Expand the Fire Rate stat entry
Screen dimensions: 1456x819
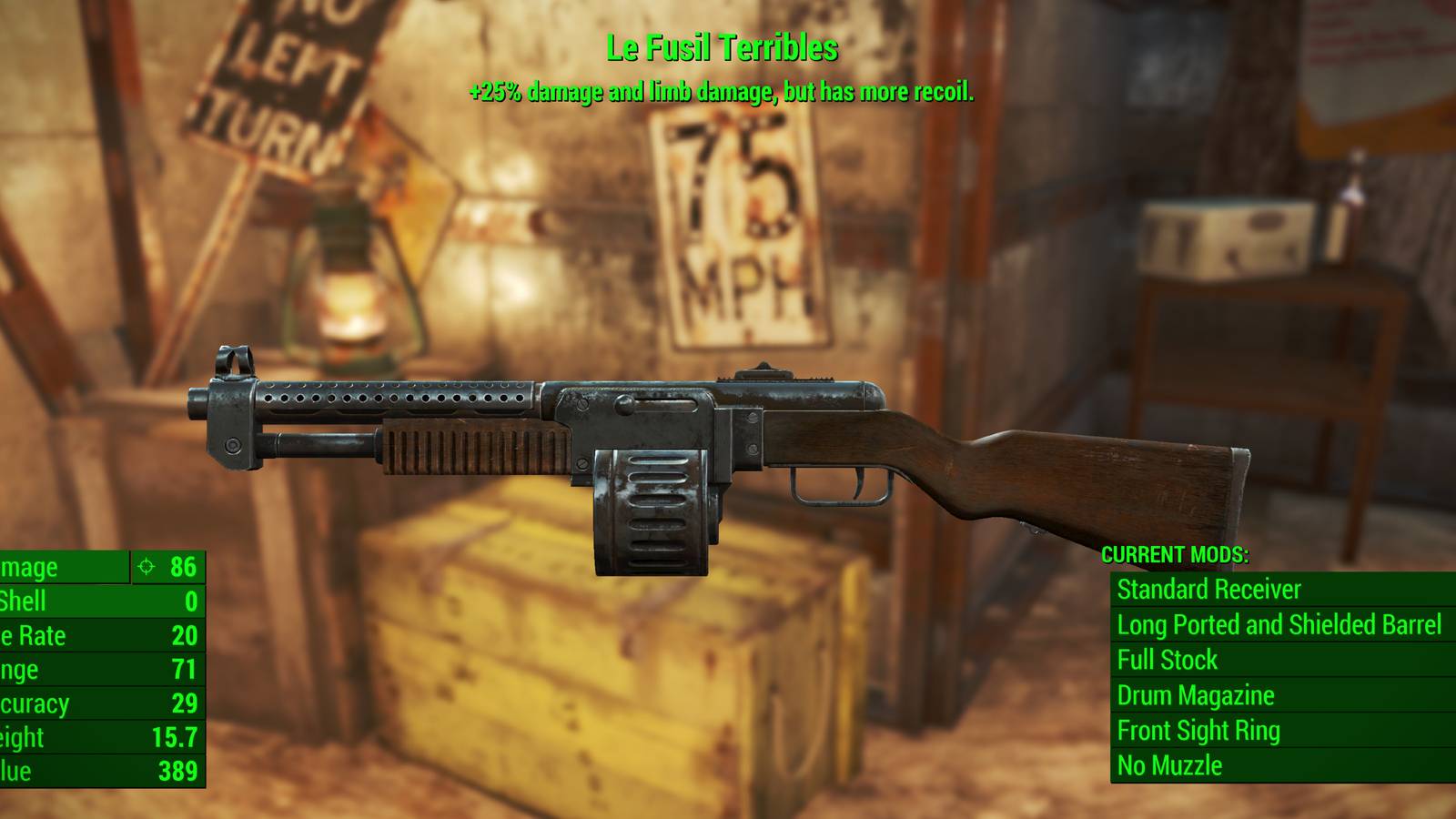(100, 635)
